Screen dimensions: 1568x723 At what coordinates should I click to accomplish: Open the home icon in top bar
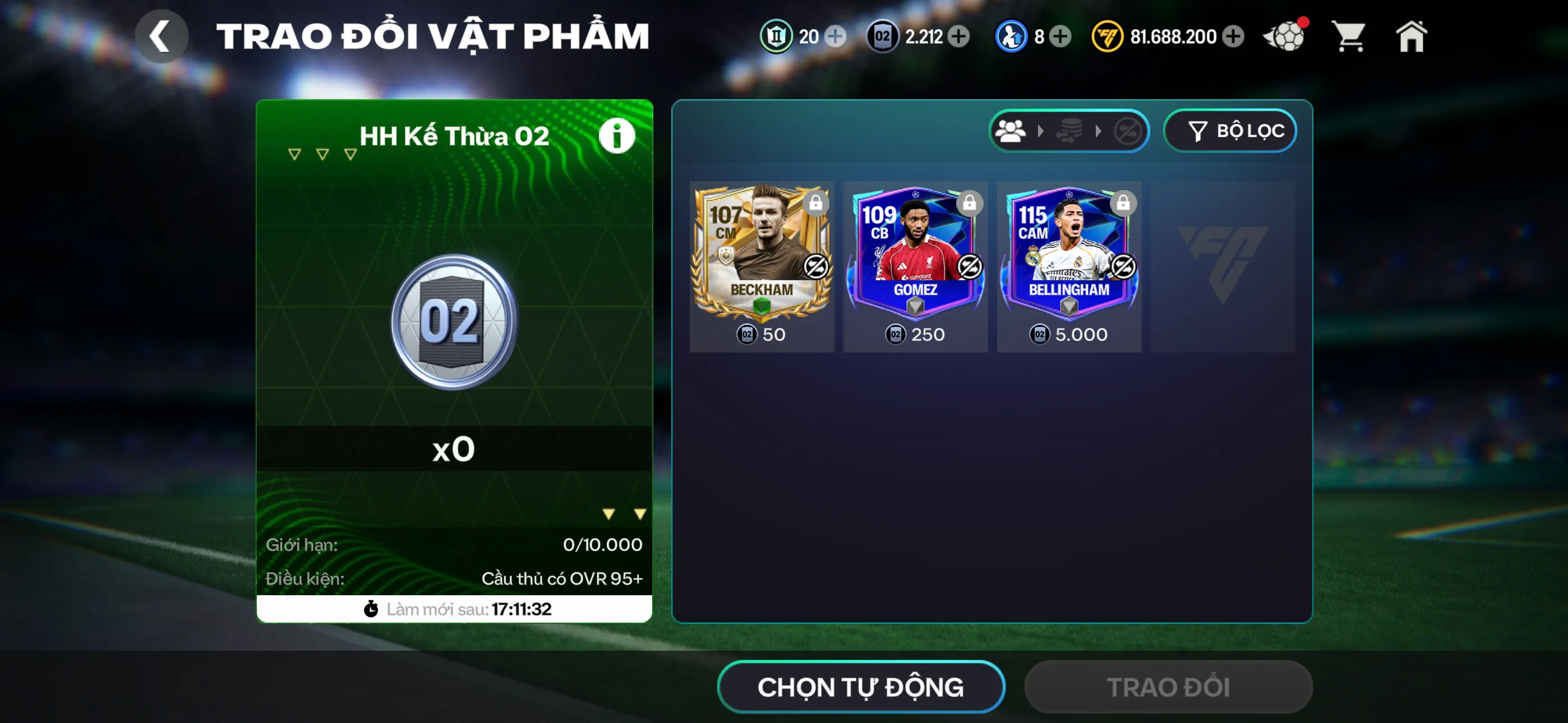coord(1411,36)
